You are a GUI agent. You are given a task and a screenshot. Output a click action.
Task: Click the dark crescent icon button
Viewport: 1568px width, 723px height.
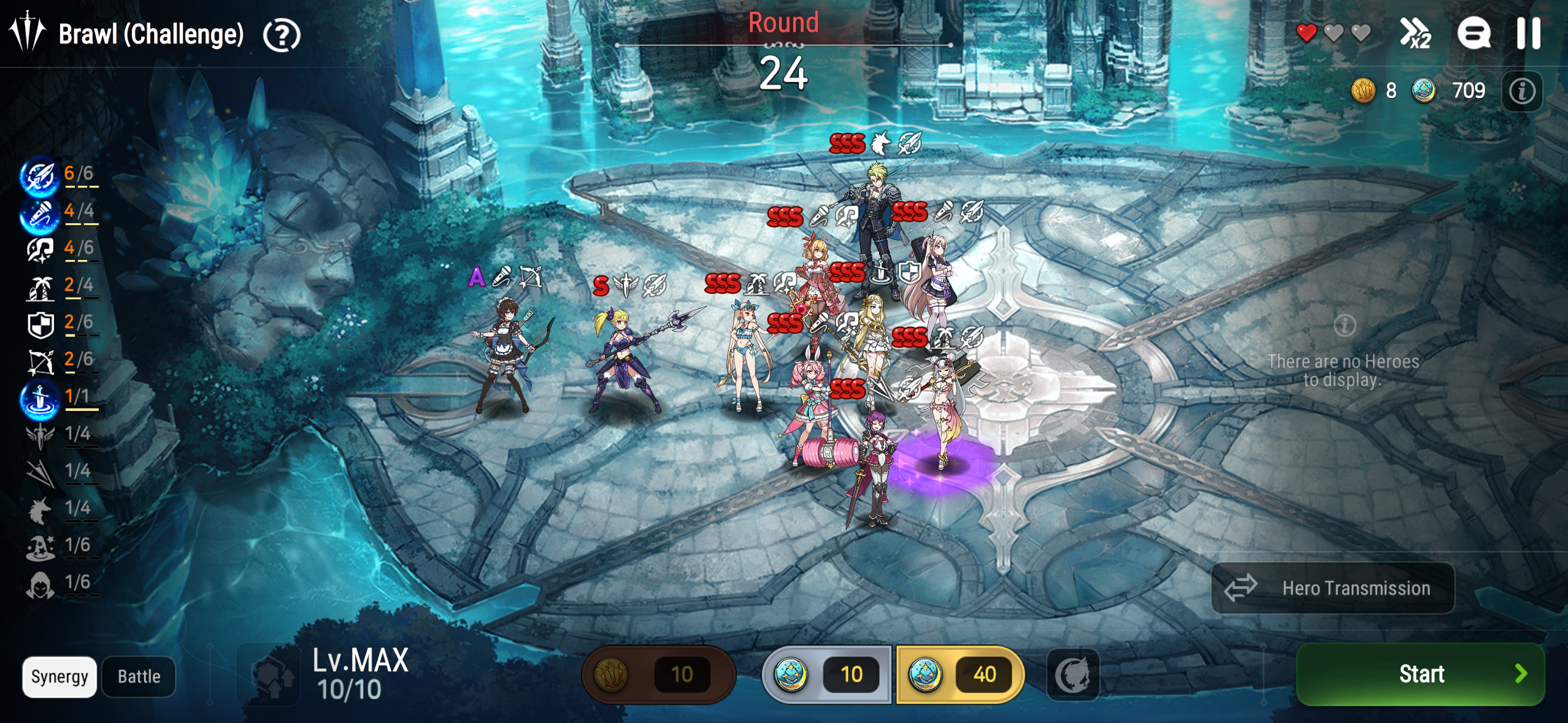[x=1072, y=675]
